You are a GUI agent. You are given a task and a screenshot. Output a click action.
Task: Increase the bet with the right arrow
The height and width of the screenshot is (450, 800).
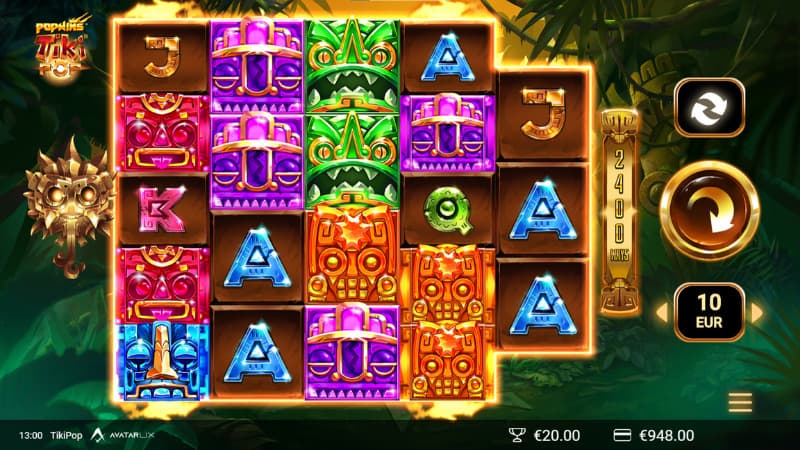(757, 312)
